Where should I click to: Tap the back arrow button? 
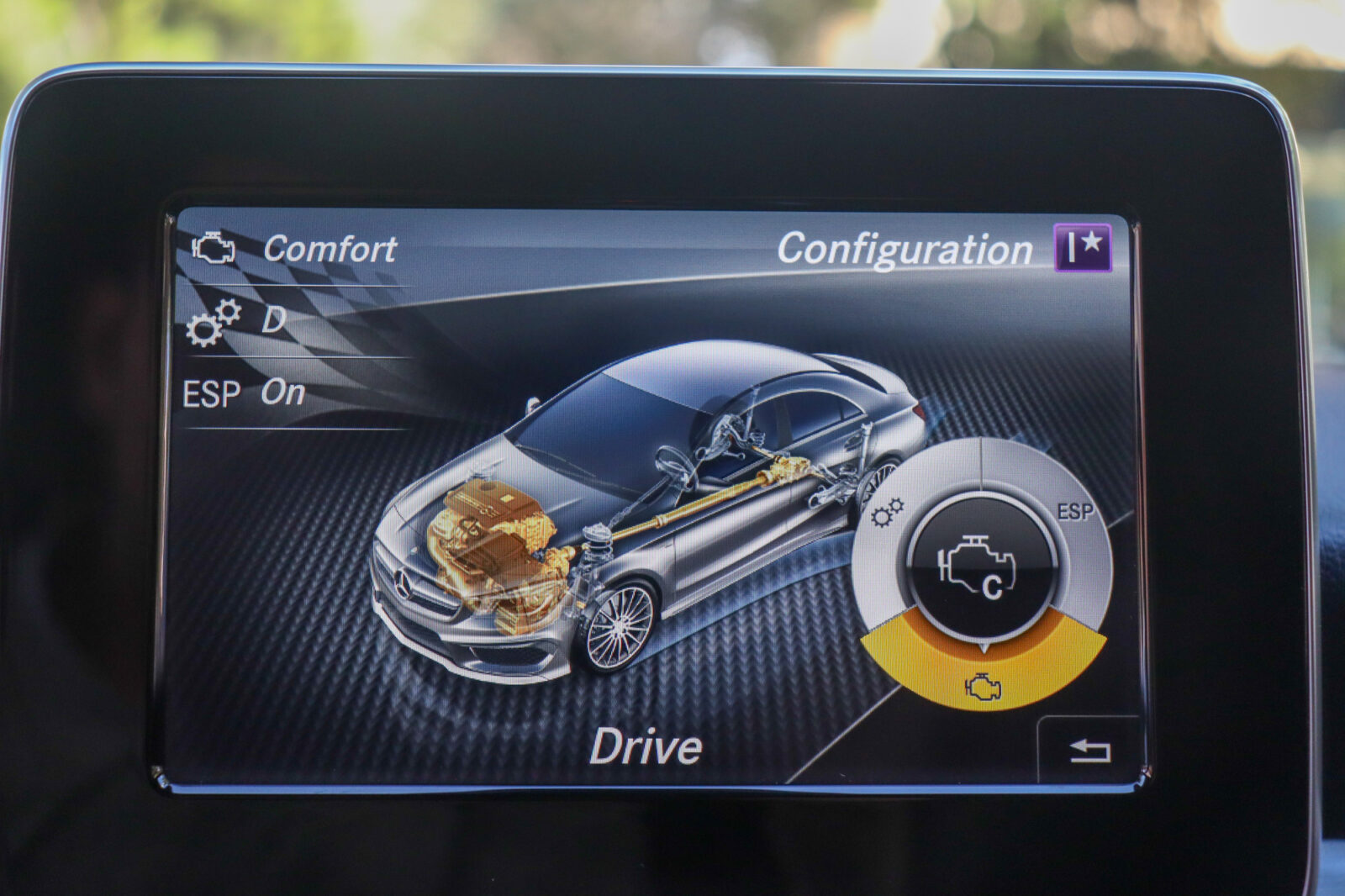1089,750
